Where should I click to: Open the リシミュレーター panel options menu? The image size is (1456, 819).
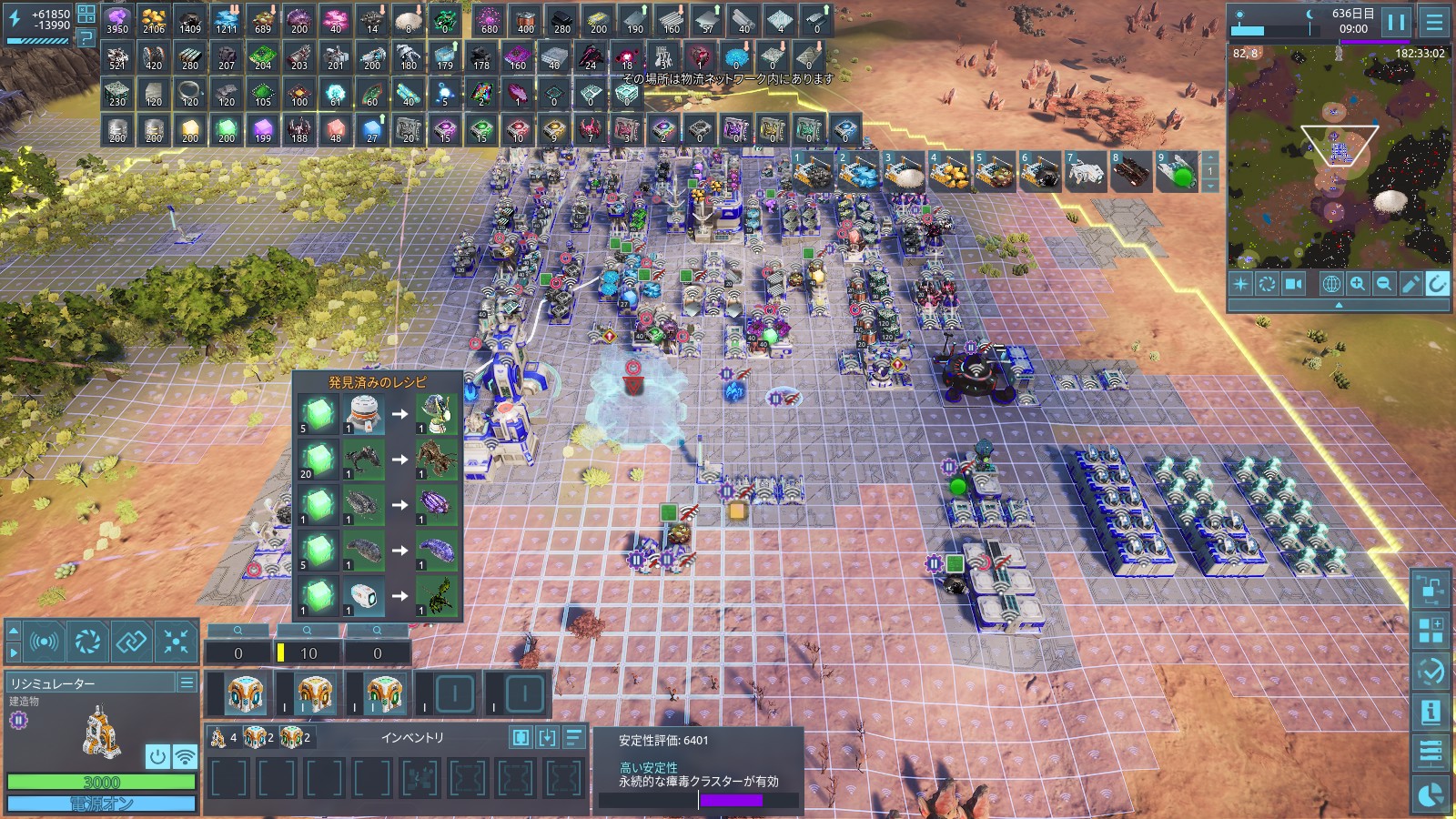pyautogui.click(x=187, y=682)
